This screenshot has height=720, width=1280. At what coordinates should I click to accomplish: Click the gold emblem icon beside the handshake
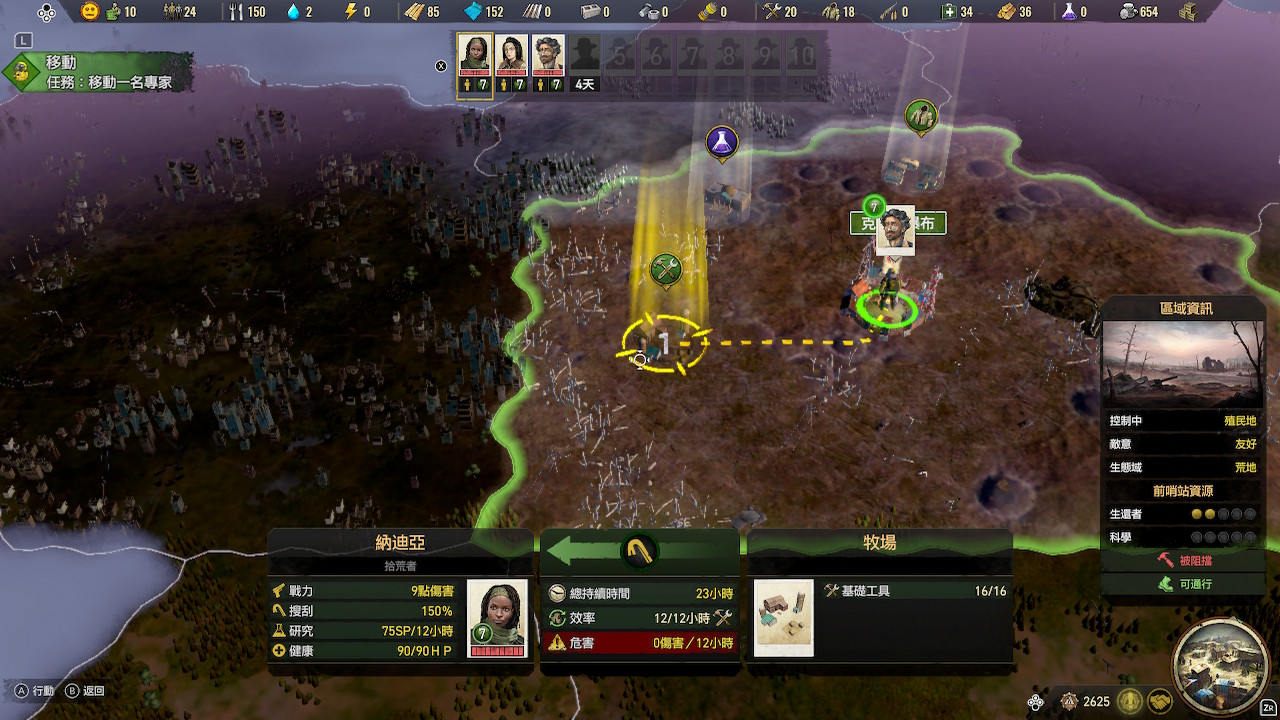pyautogui.click(x=1130, y=701)
